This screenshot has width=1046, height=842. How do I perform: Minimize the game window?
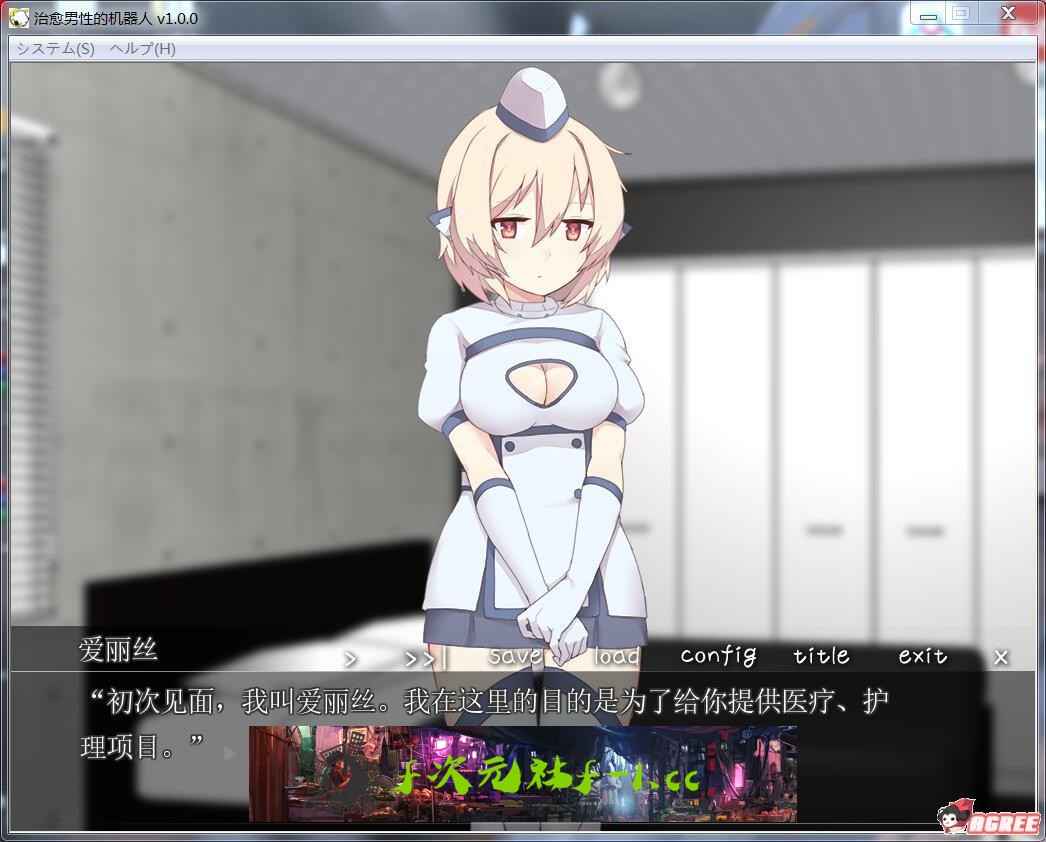928,14
